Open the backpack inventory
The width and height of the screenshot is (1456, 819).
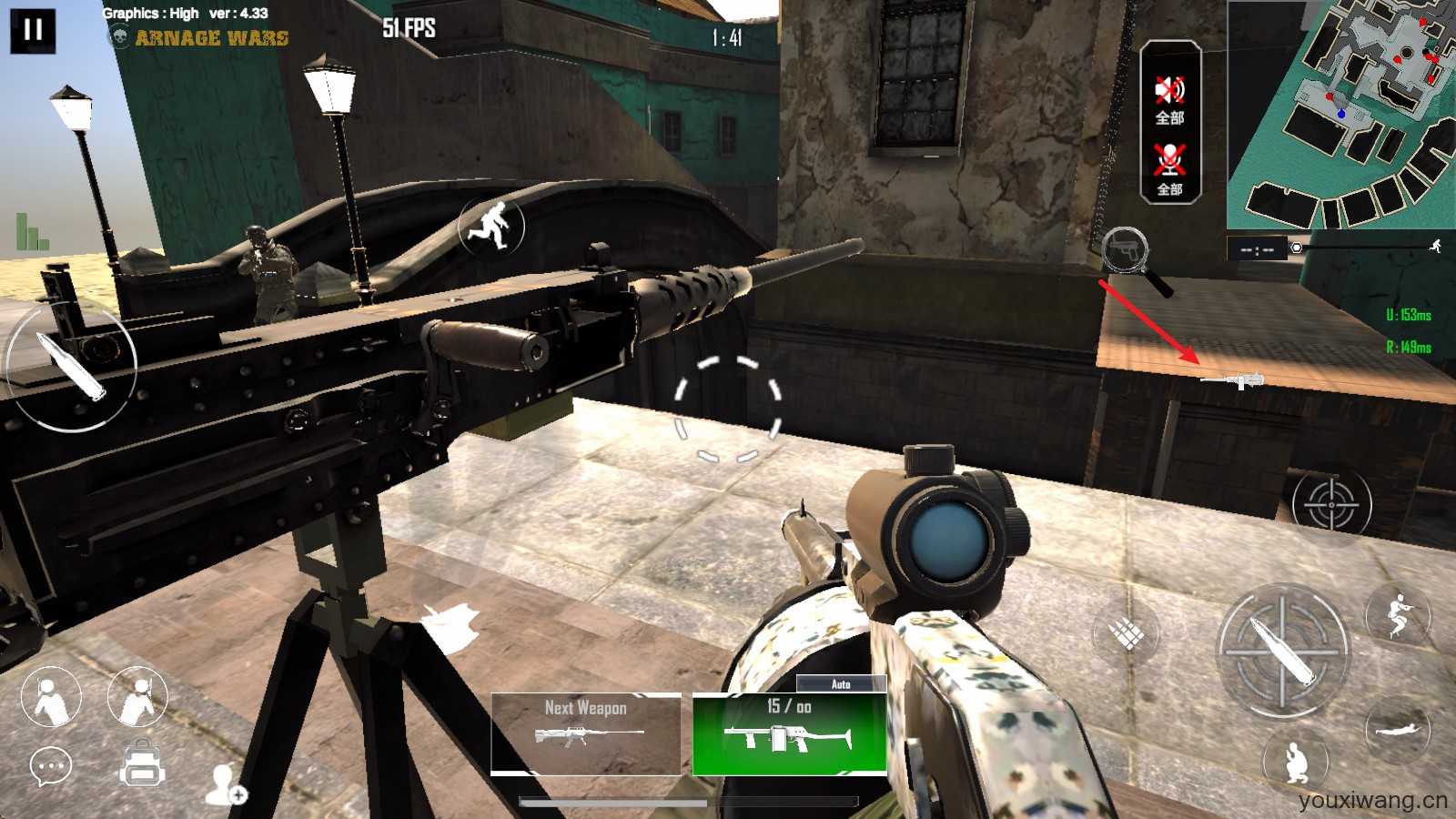(x=141, y=763)
